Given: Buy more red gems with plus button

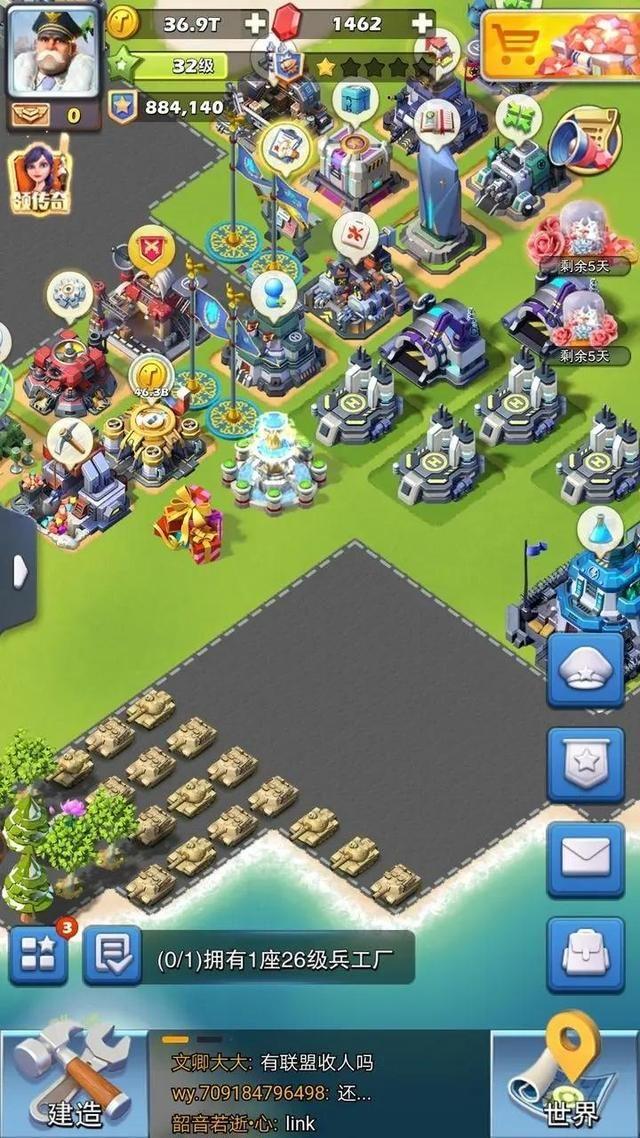Looking at the screenshot, I should point(423,23).
